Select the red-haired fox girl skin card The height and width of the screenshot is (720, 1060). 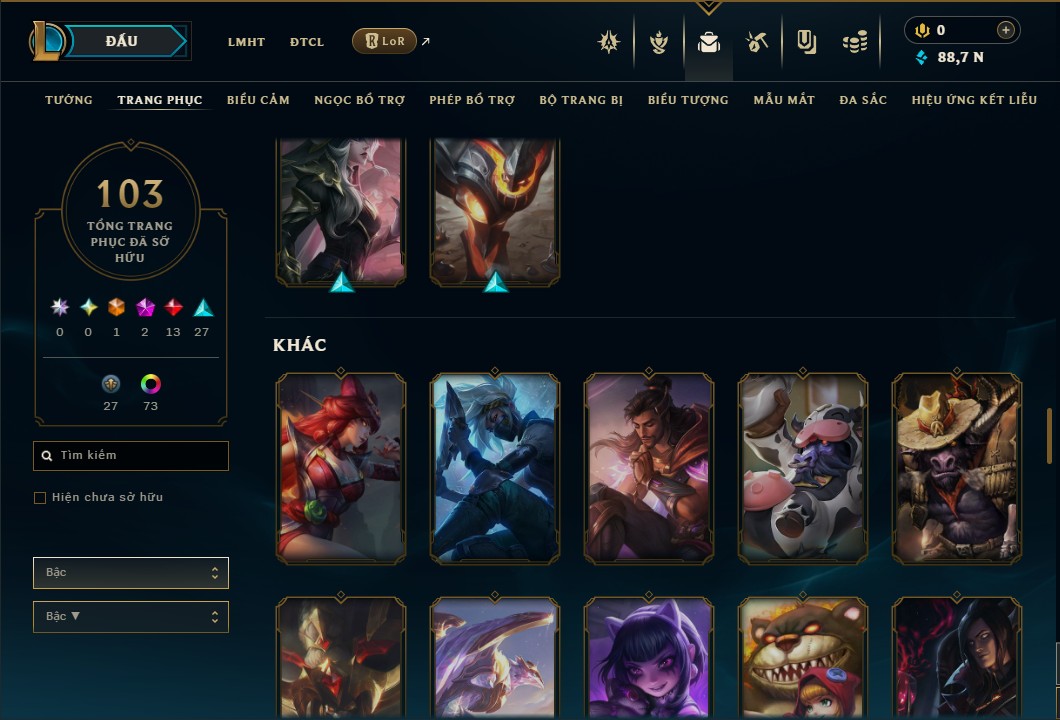(341, 467)
